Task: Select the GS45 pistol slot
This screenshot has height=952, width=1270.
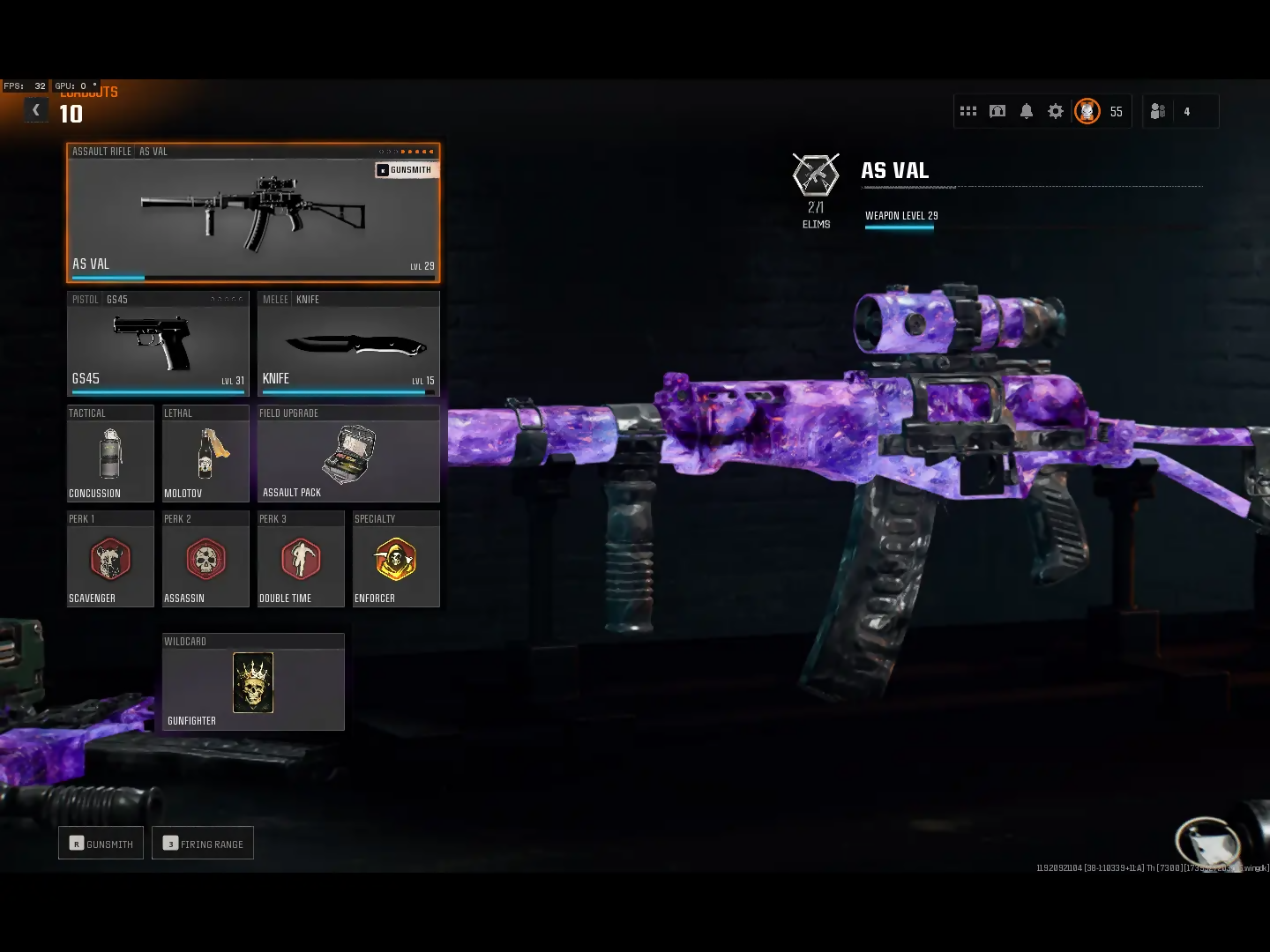Action: (158, 344)
